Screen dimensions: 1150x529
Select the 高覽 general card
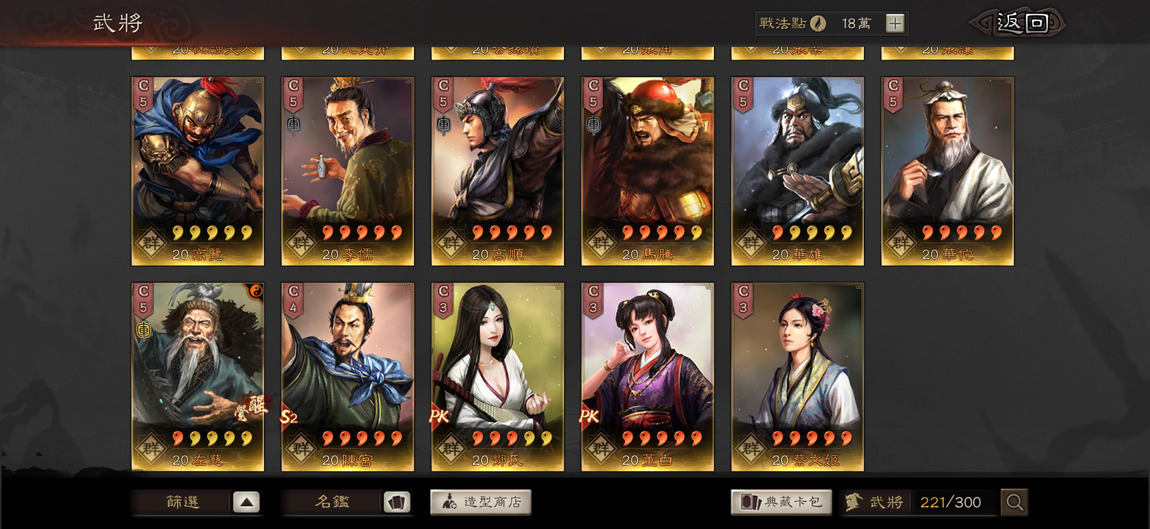(198, 171)
